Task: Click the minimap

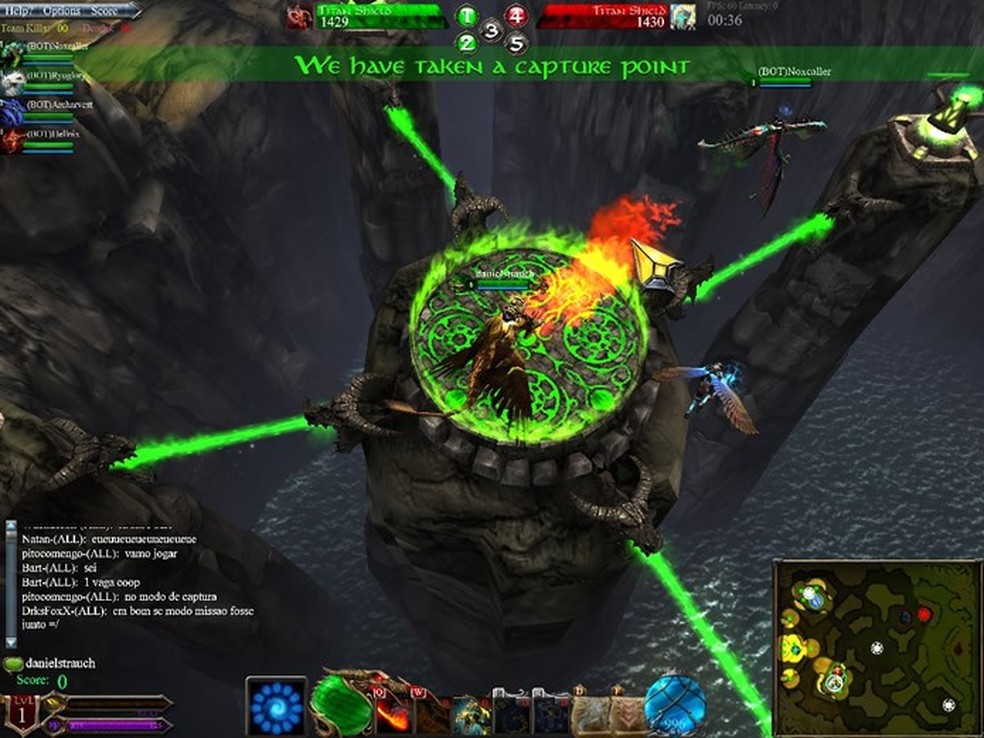Action: pyautogui.click(x=877, y=646)
